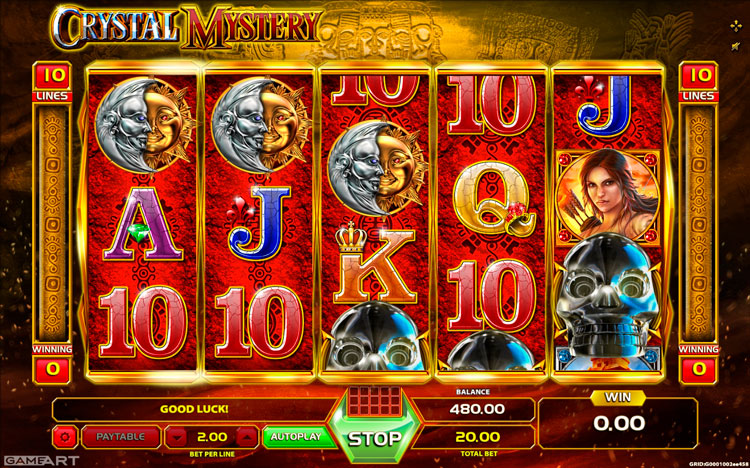
Task: Click the left 10 Lines indicator
Action: [52, 82]
